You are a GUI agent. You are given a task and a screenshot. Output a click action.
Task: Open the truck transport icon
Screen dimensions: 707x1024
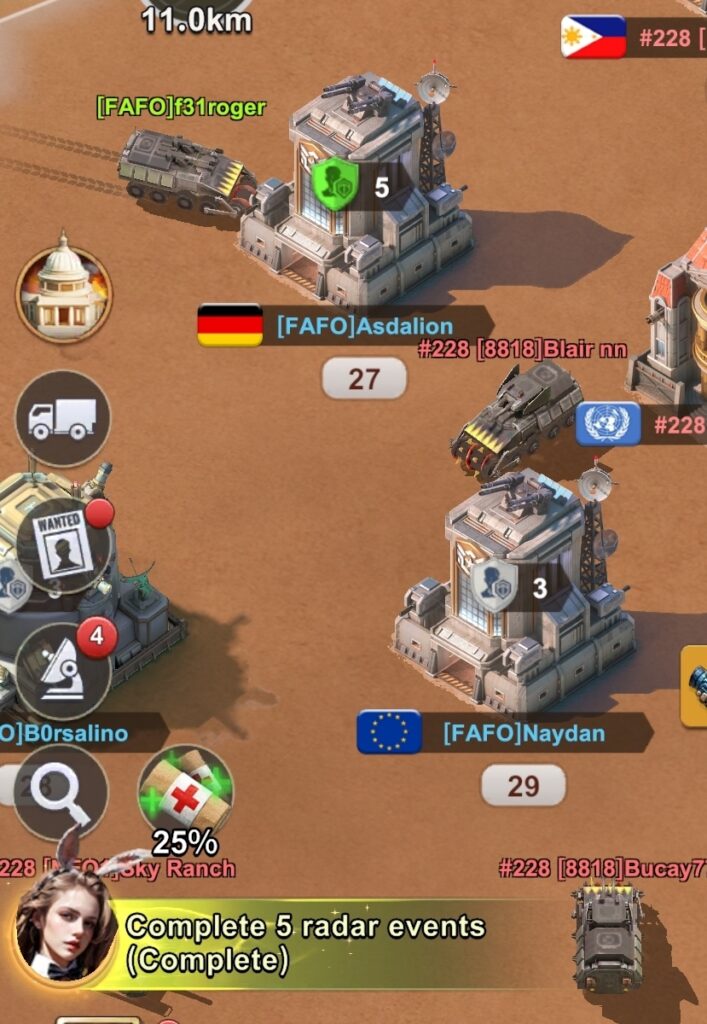(63, 418)
